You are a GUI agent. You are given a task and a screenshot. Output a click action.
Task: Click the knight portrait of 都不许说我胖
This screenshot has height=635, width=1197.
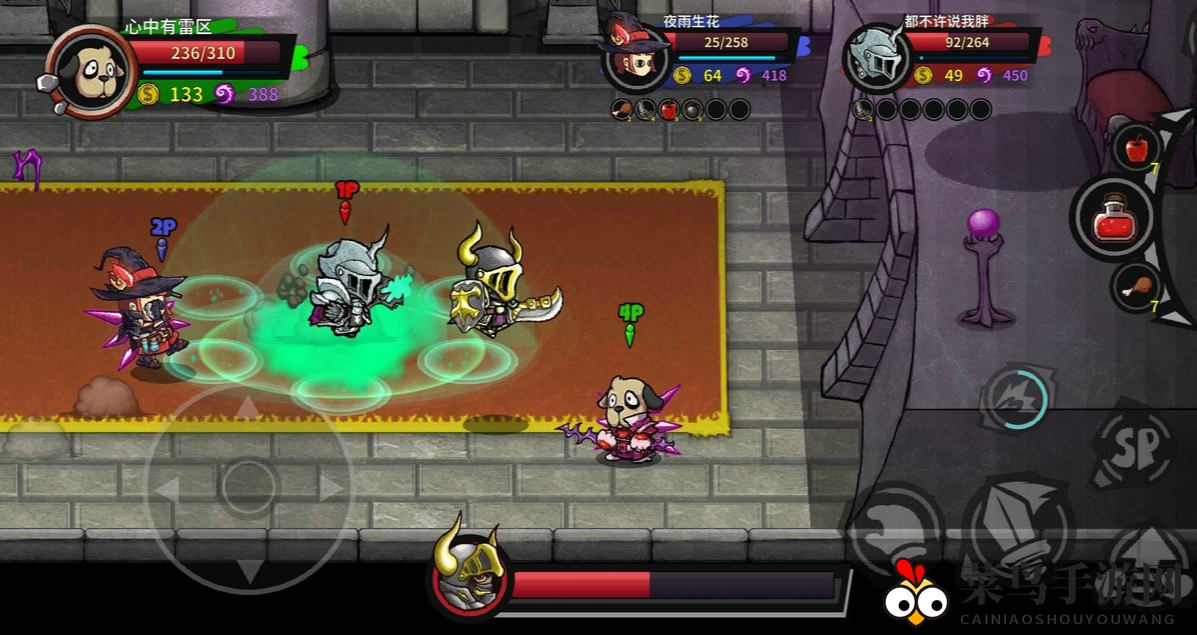tap(876, 58)
